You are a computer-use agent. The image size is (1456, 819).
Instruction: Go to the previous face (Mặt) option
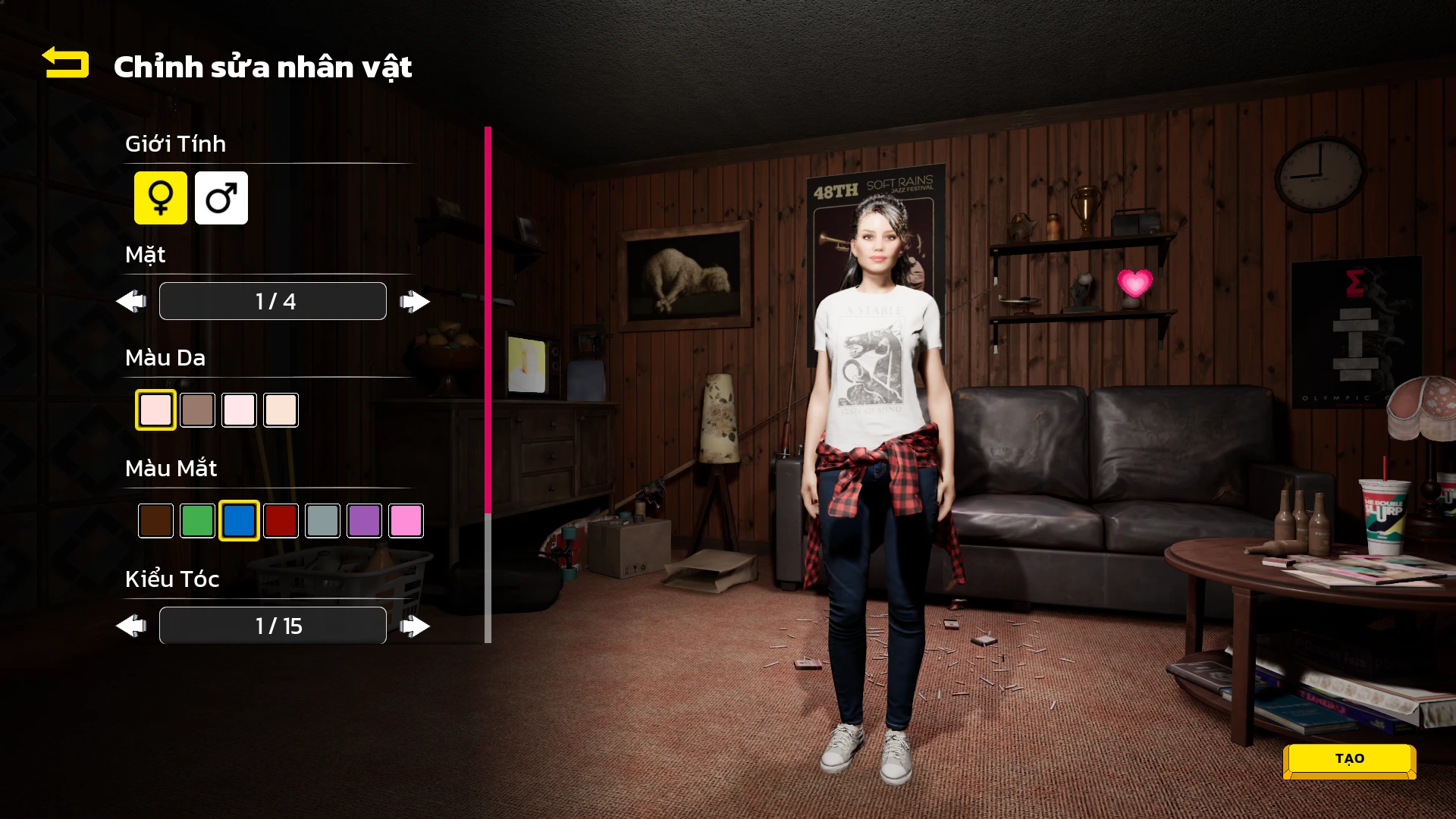[x=131, y=302]
